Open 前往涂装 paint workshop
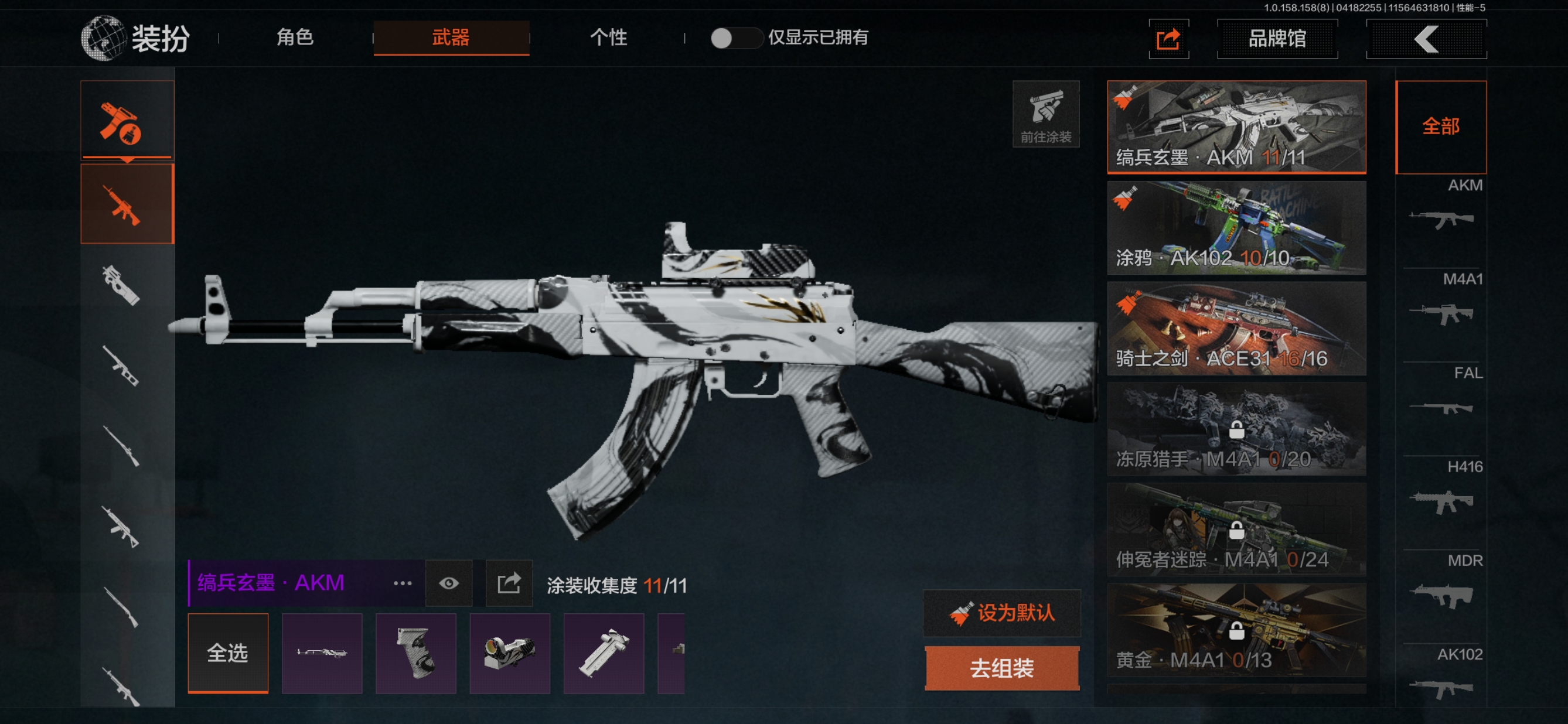The height and width of the screenshot is (724, 1568). tap(1045, 114)
